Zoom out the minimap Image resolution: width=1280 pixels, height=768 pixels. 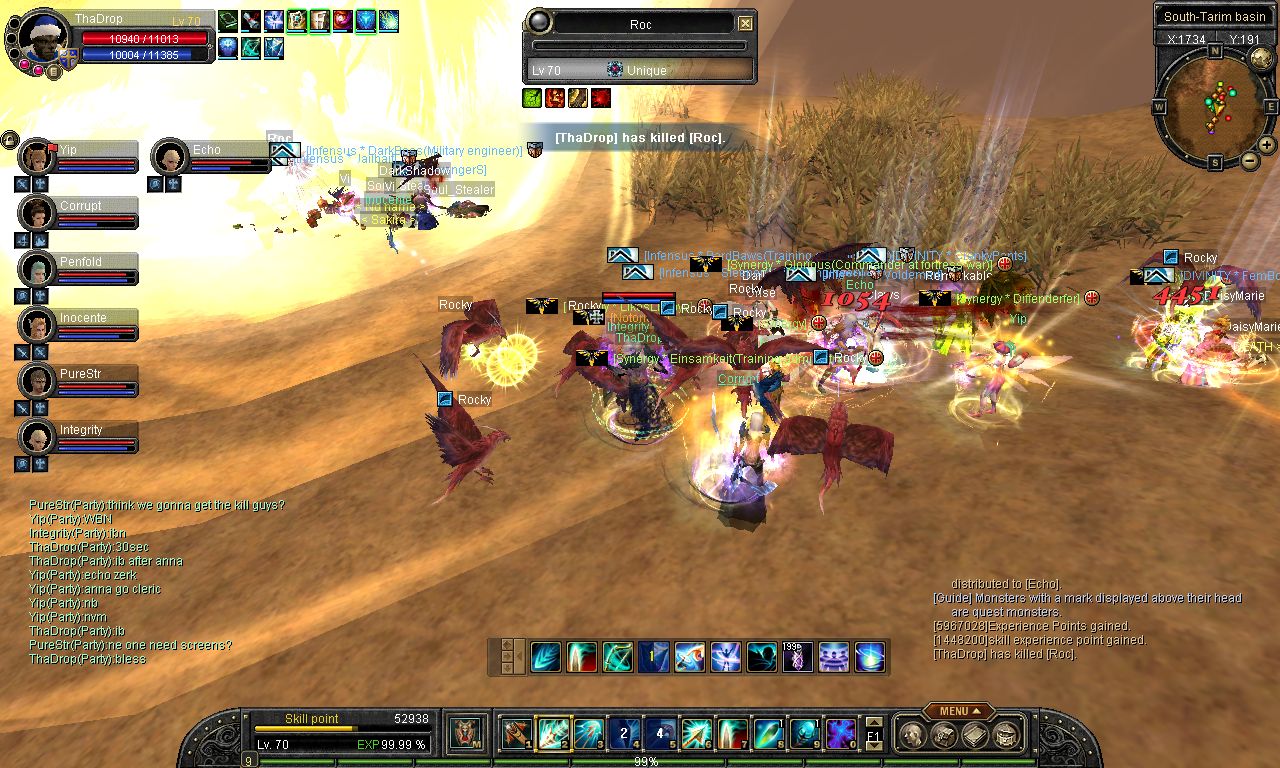1250,160
